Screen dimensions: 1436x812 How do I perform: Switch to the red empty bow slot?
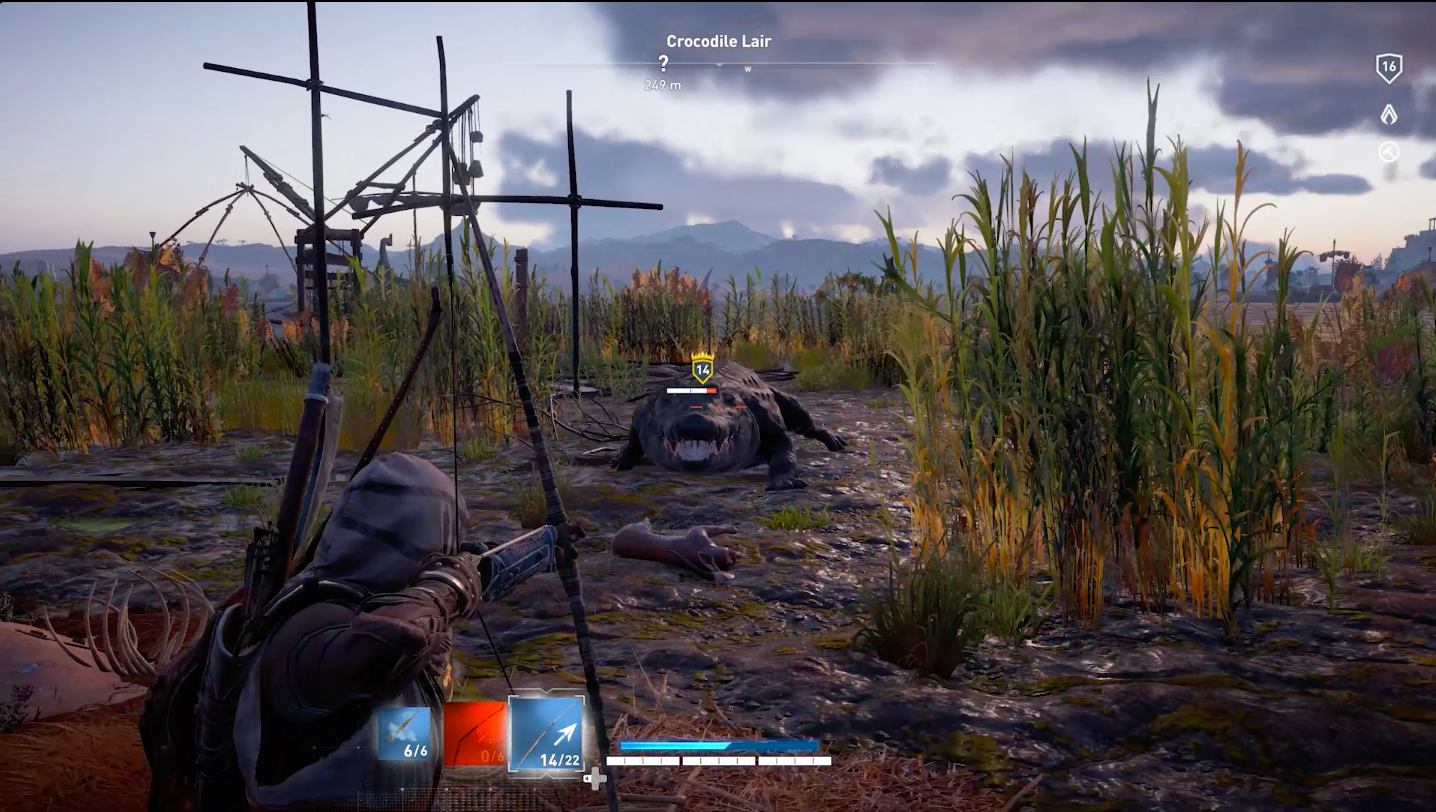(475, 734)
